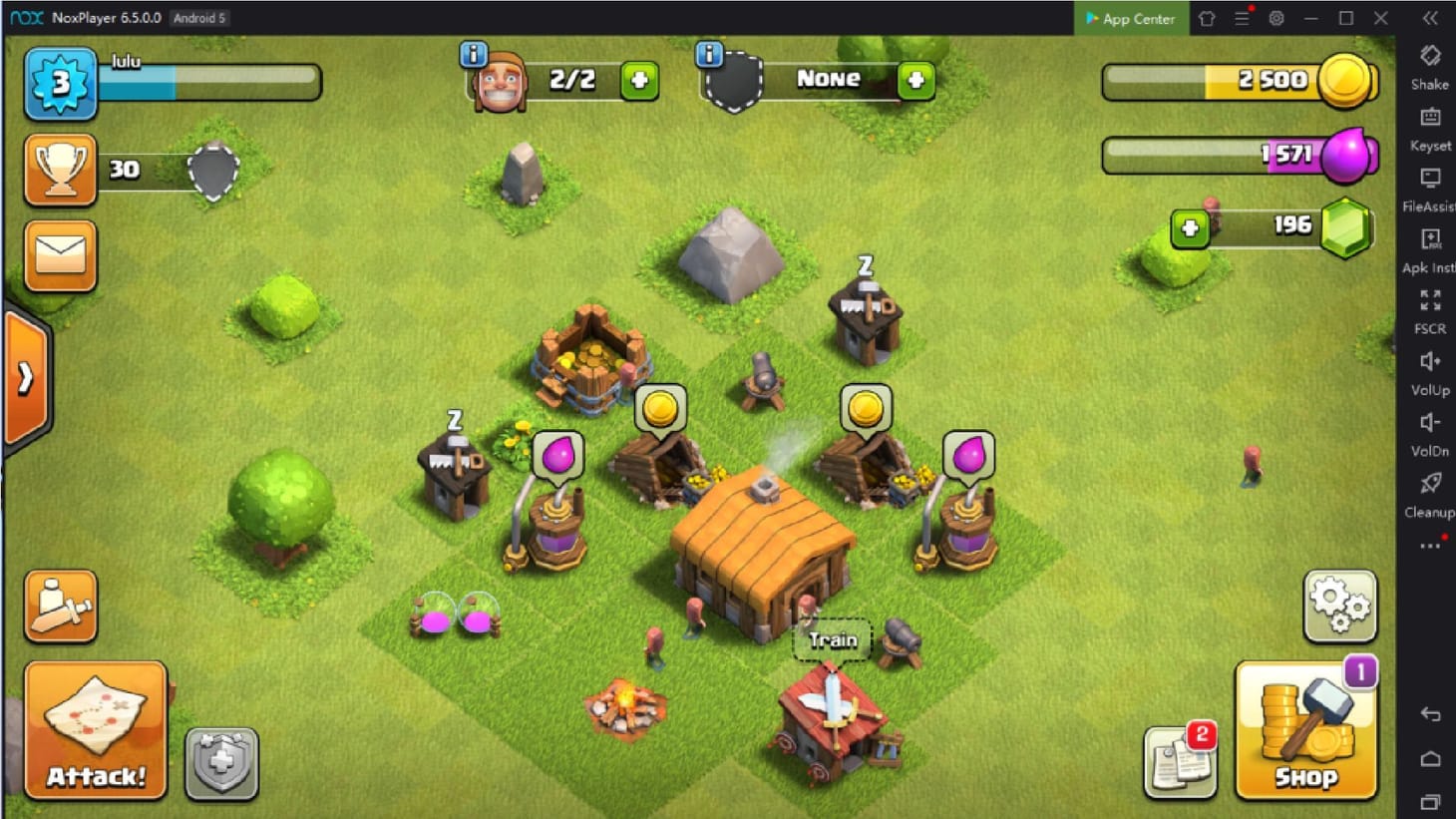
Task: Click the lulu experience progress bar
Action: pos(209,84)
